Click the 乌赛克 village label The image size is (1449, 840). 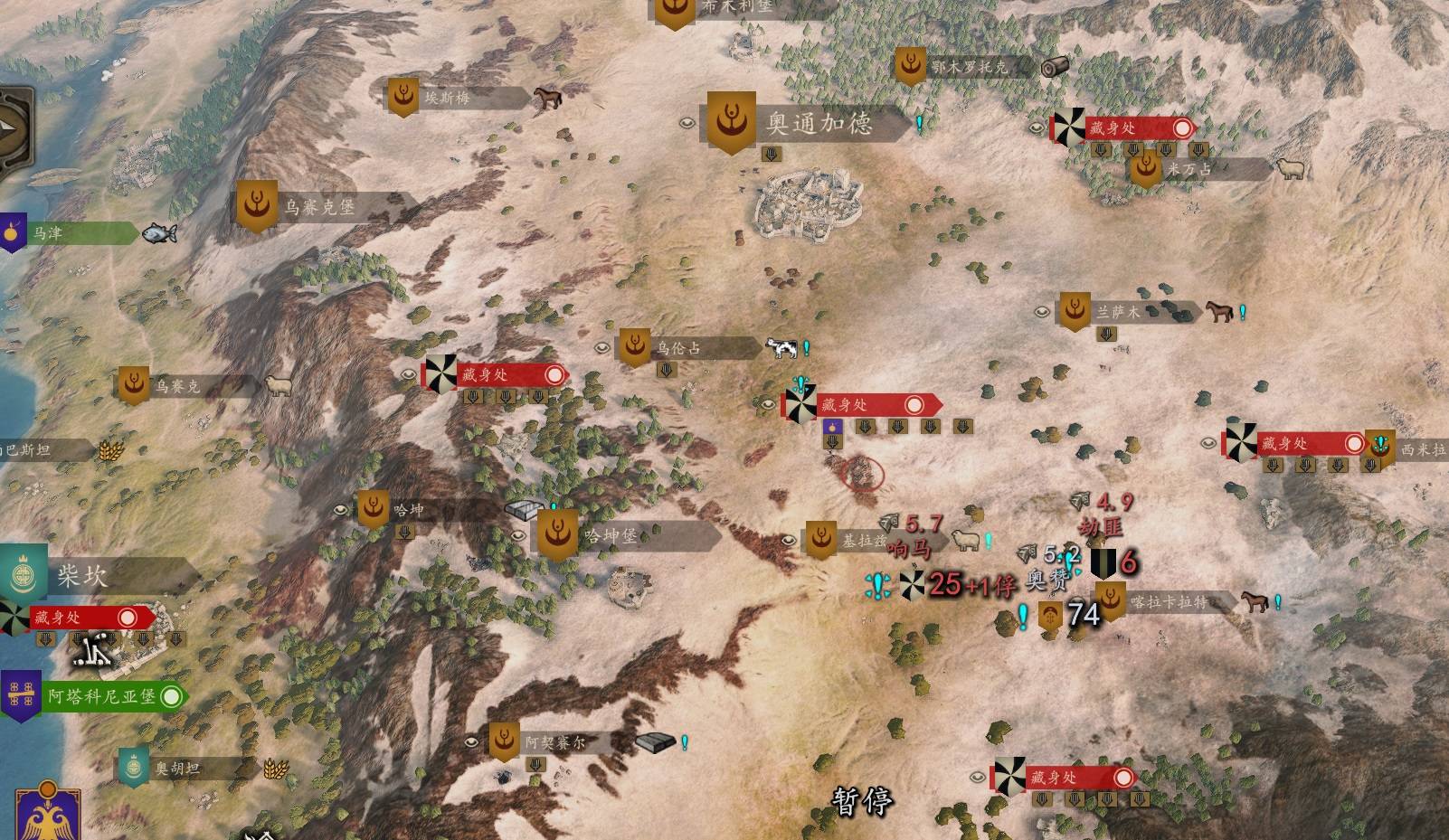coord(176,386)
